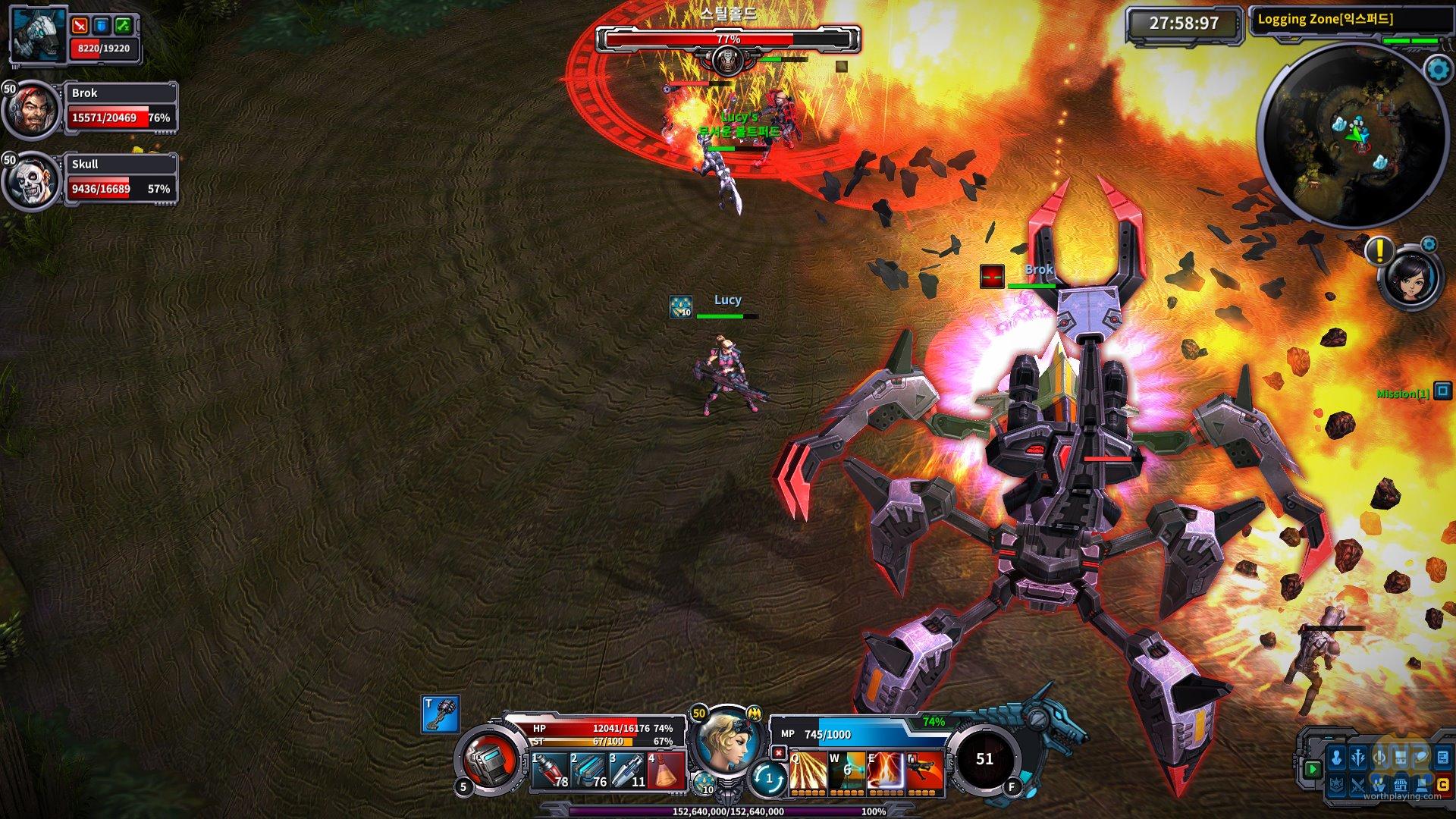Screen dimensions: 1456x819
Task: Use the syringe item in slot 3
Action: [628, 770]
